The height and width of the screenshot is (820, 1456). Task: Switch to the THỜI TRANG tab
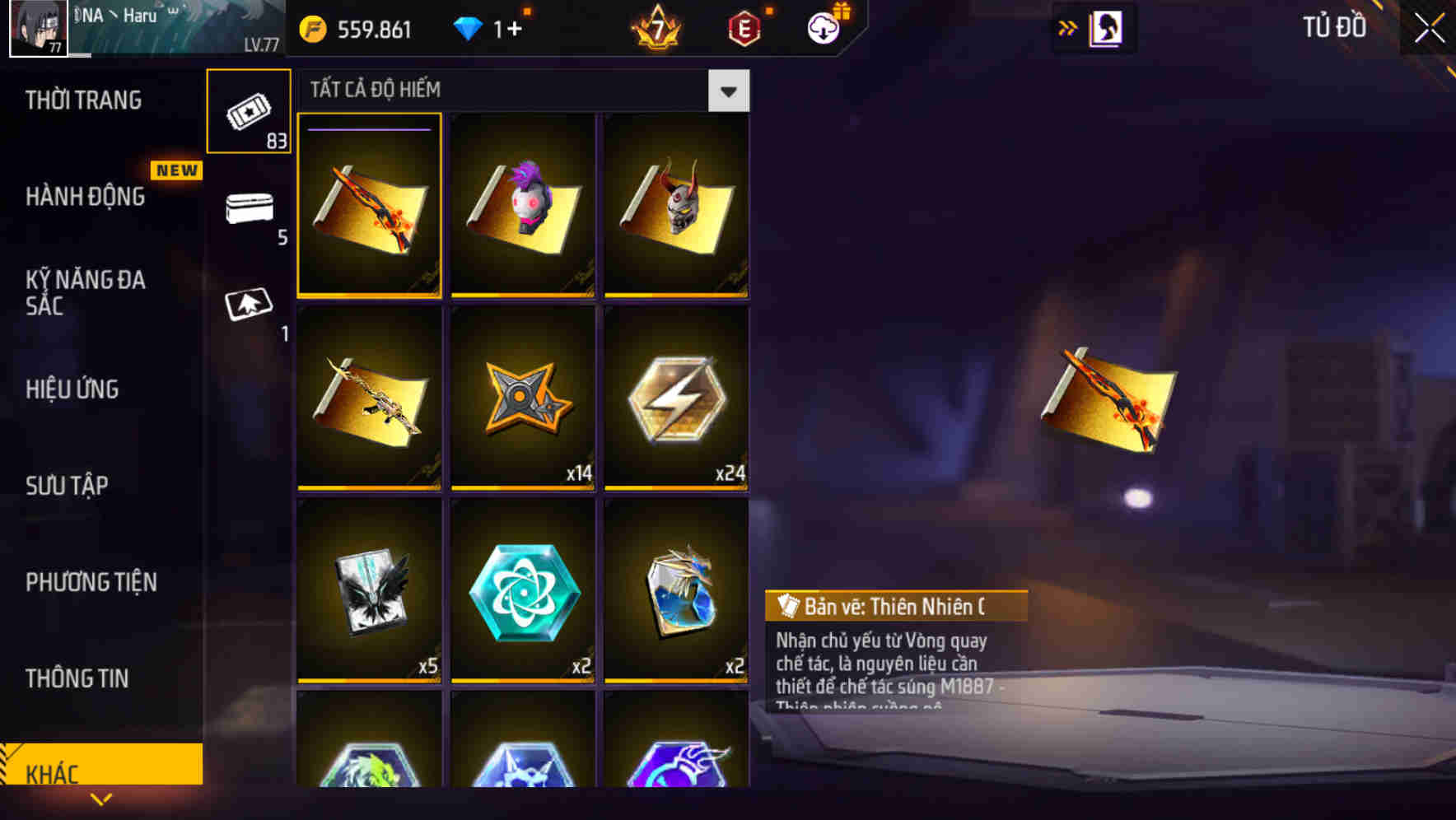click(x=82, y=100)
